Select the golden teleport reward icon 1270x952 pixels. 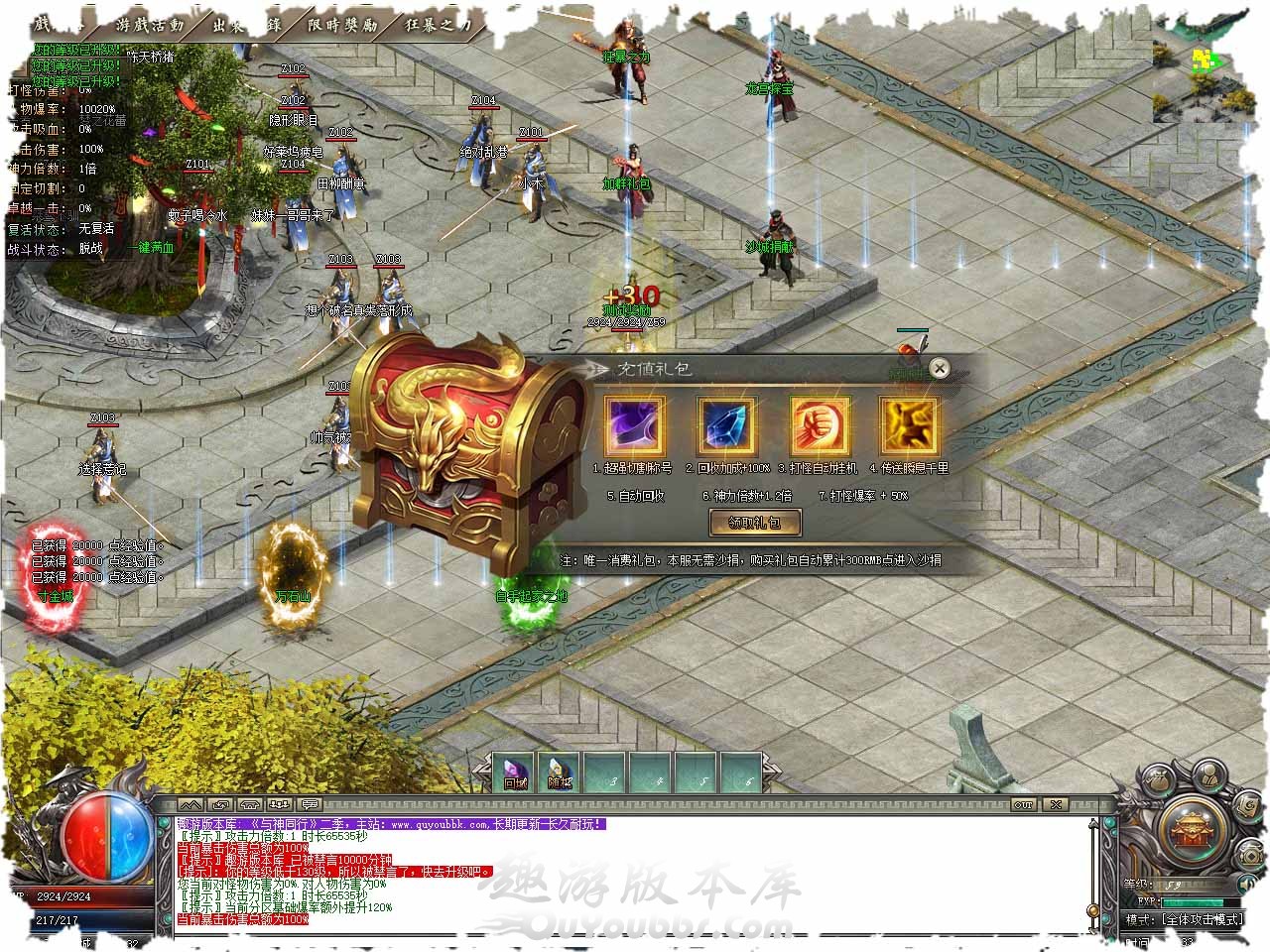tap(909, 425)
